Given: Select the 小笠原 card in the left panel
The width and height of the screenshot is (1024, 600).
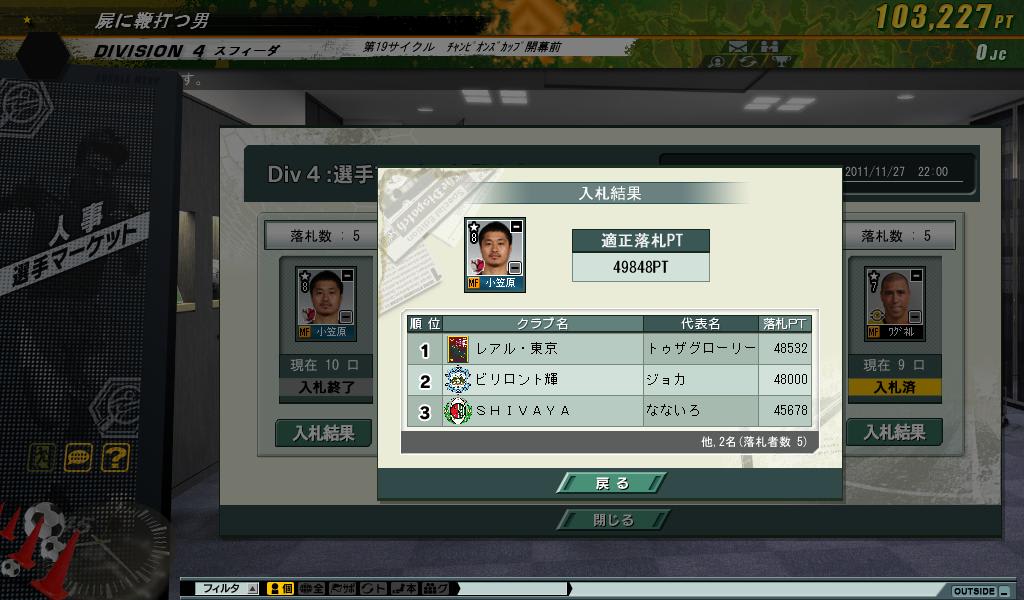Looking at the screenshot, I should [325, 303].
